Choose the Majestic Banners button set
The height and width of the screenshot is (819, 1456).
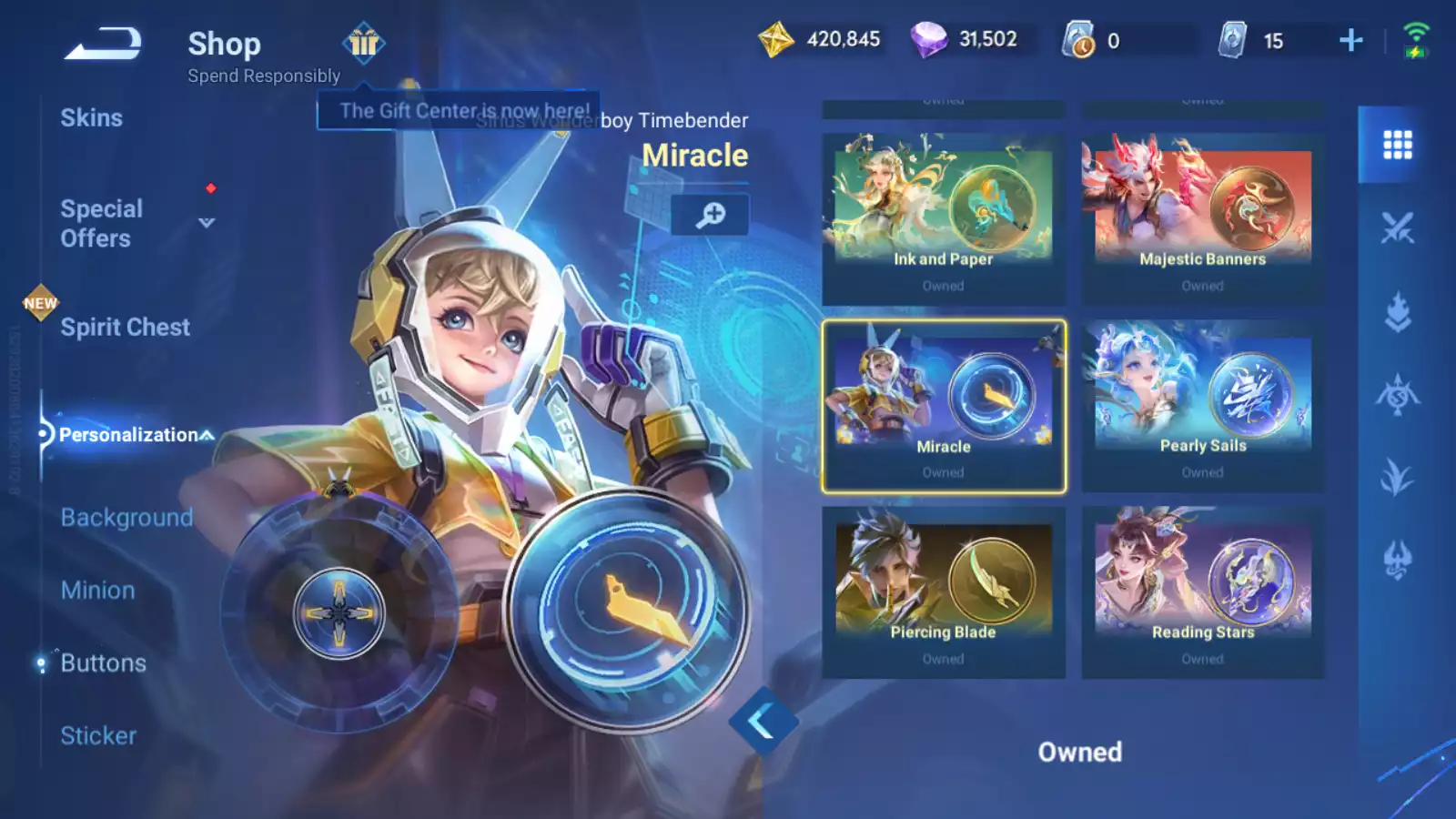1202,218
